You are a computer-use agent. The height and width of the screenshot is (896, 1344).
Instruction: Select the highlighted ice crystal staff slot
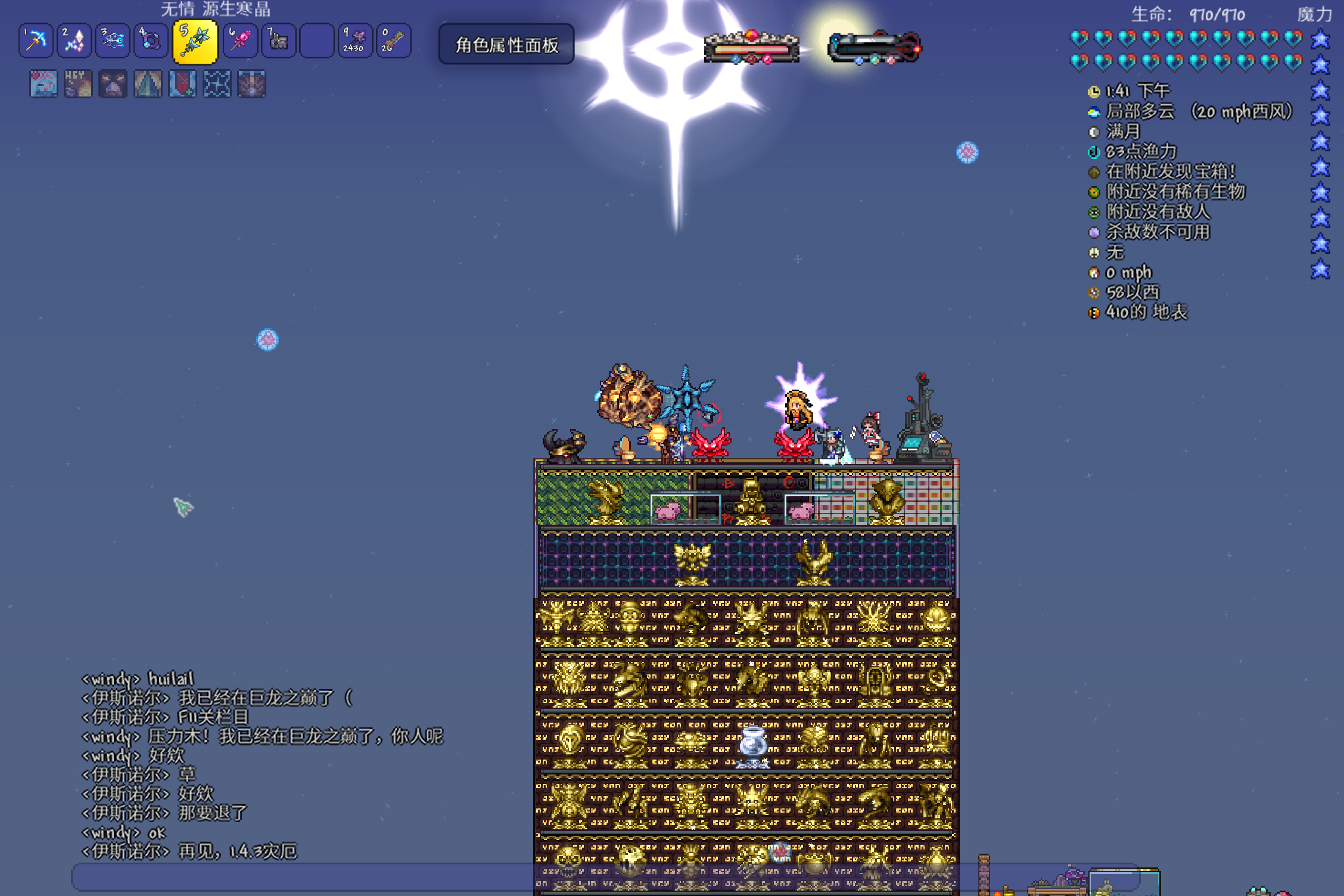tap(195, 41)
